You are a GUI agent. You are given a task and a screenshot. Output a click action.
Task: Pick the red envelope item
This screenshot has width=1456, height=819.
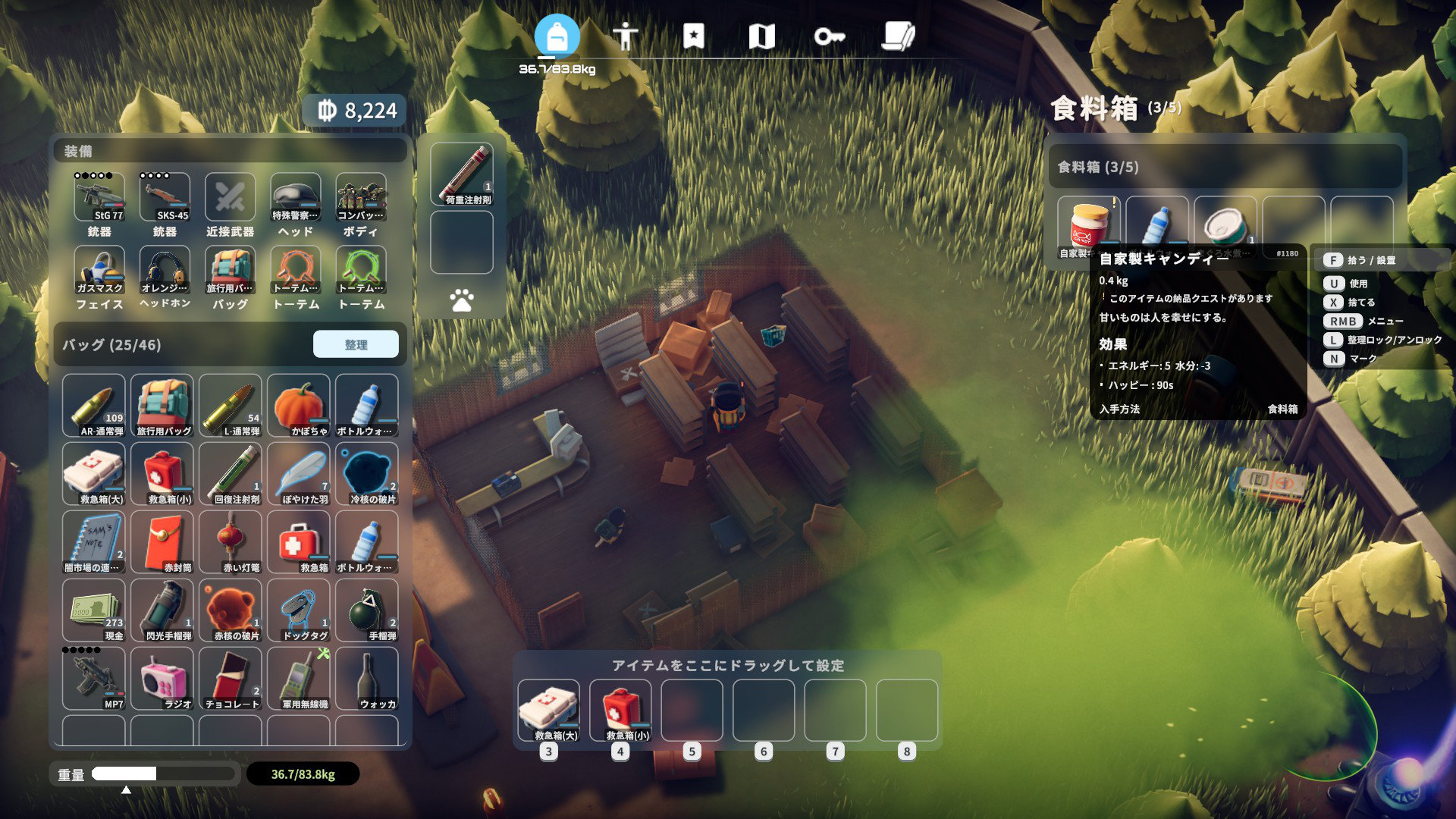tap(162, 541)
